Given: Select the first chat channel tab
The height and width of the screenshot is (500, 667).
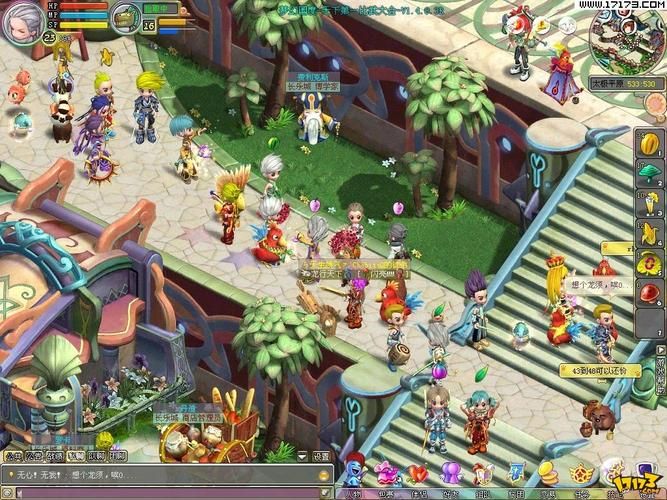Looking at the screenshot, I should [13, 456].
